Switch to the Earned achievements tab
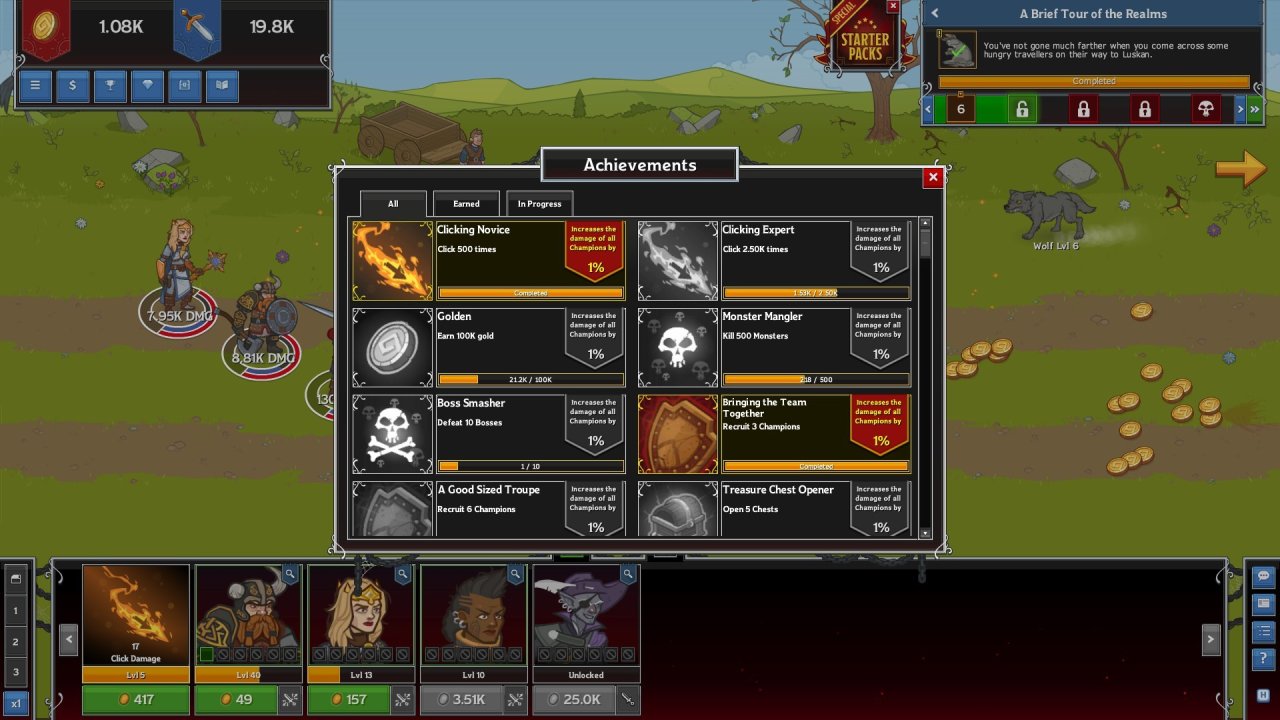Image resolution: width=1280 pixels, height=720 pixels. [466, 204]
